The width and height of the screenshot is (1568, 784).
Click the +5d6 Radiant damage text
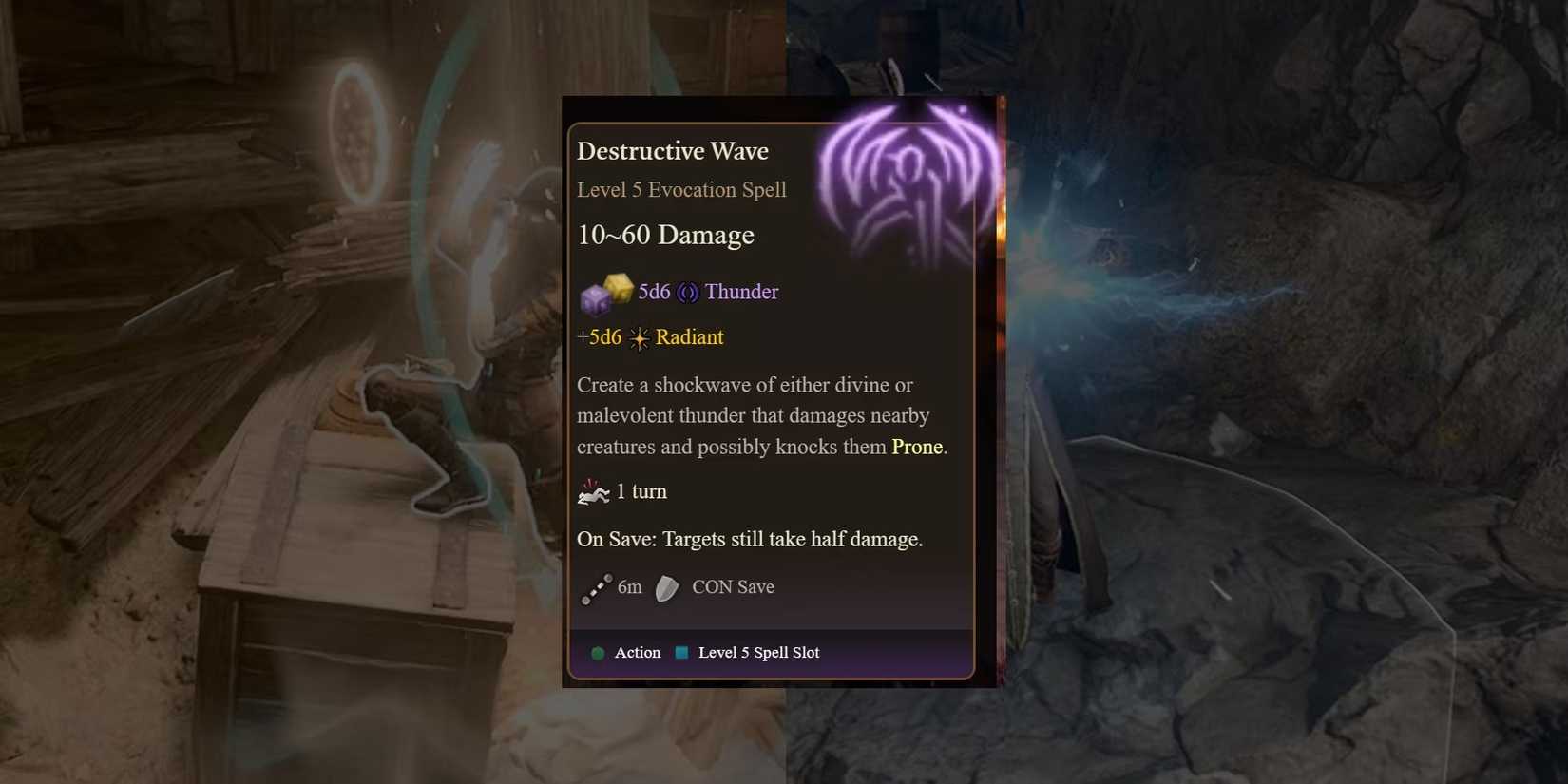600,337
